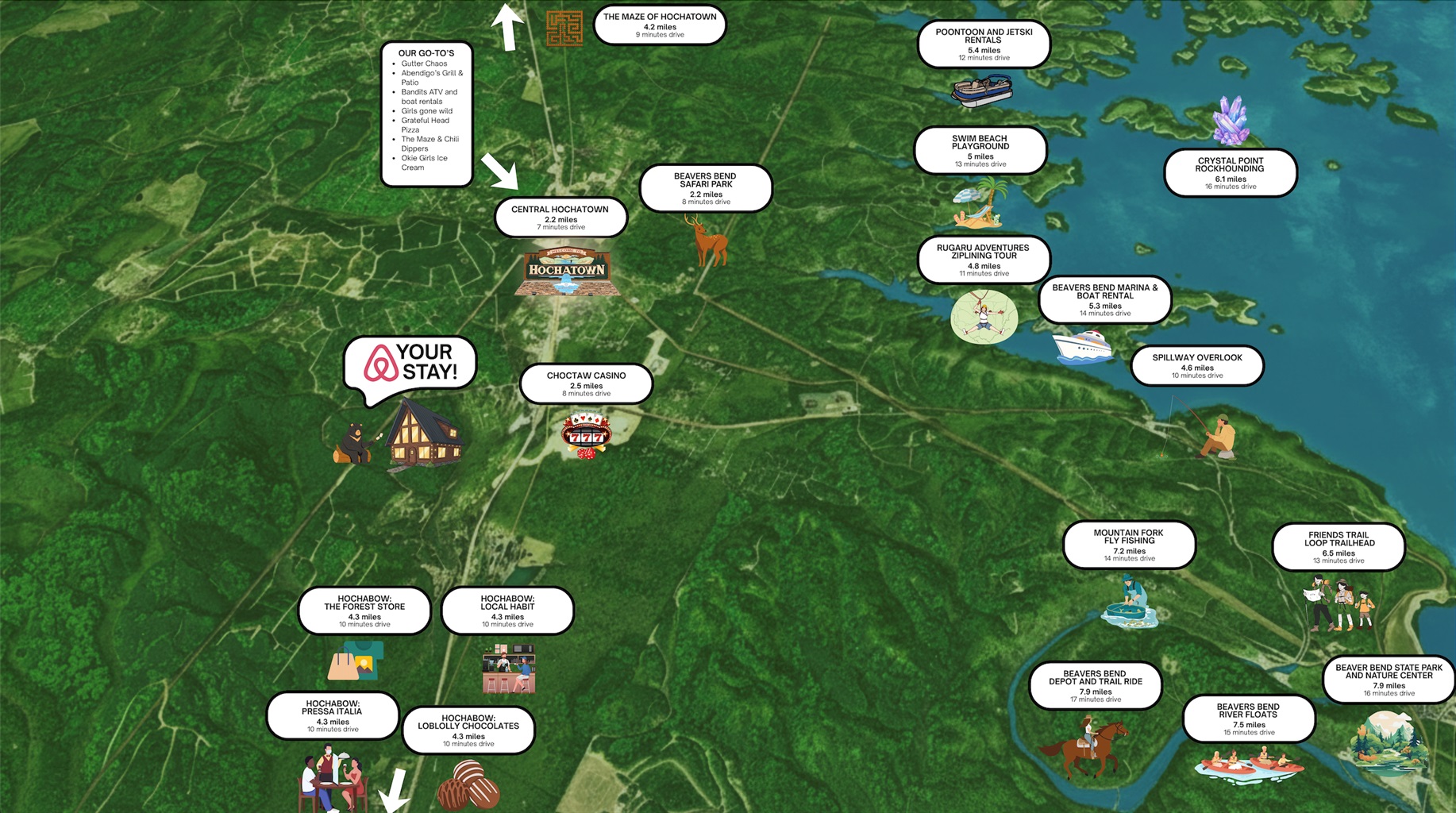The width and height of the screenshot is (1456, 813).
Task: Select the Choctaw Casino label
Action: (x=587, y=384)
